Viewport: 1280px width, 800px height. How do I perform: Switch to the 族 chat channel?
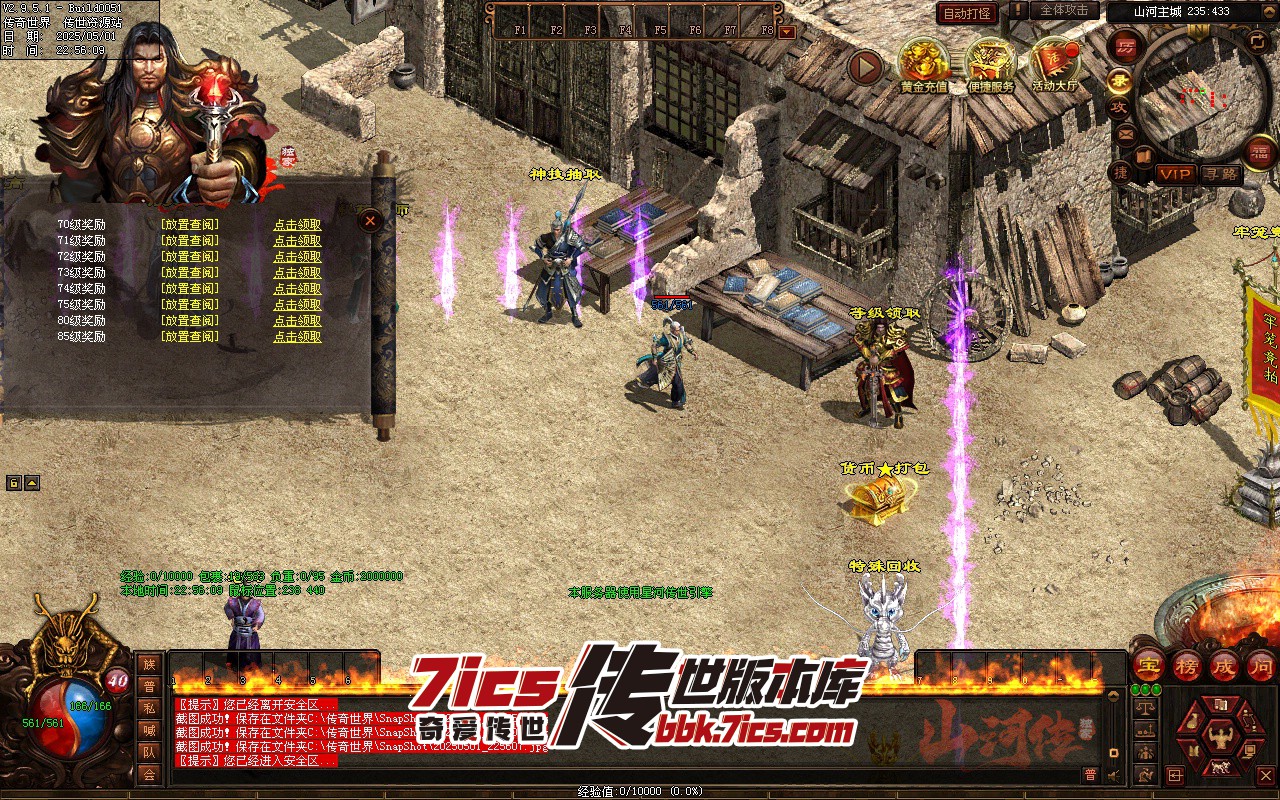pos(149,664)
